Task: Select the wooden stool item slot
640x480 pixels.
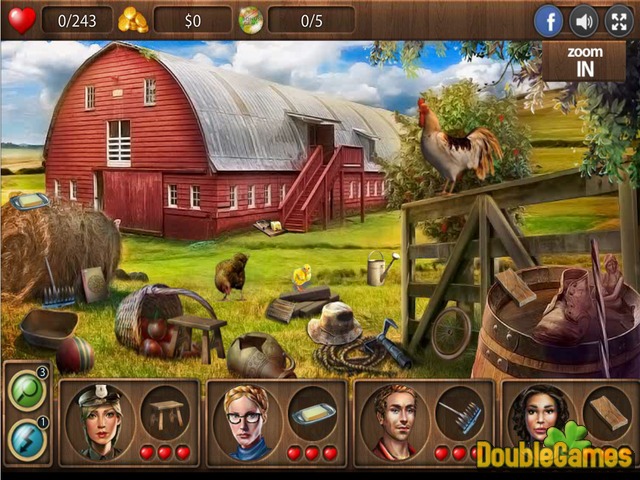Action: pos(165,411)
